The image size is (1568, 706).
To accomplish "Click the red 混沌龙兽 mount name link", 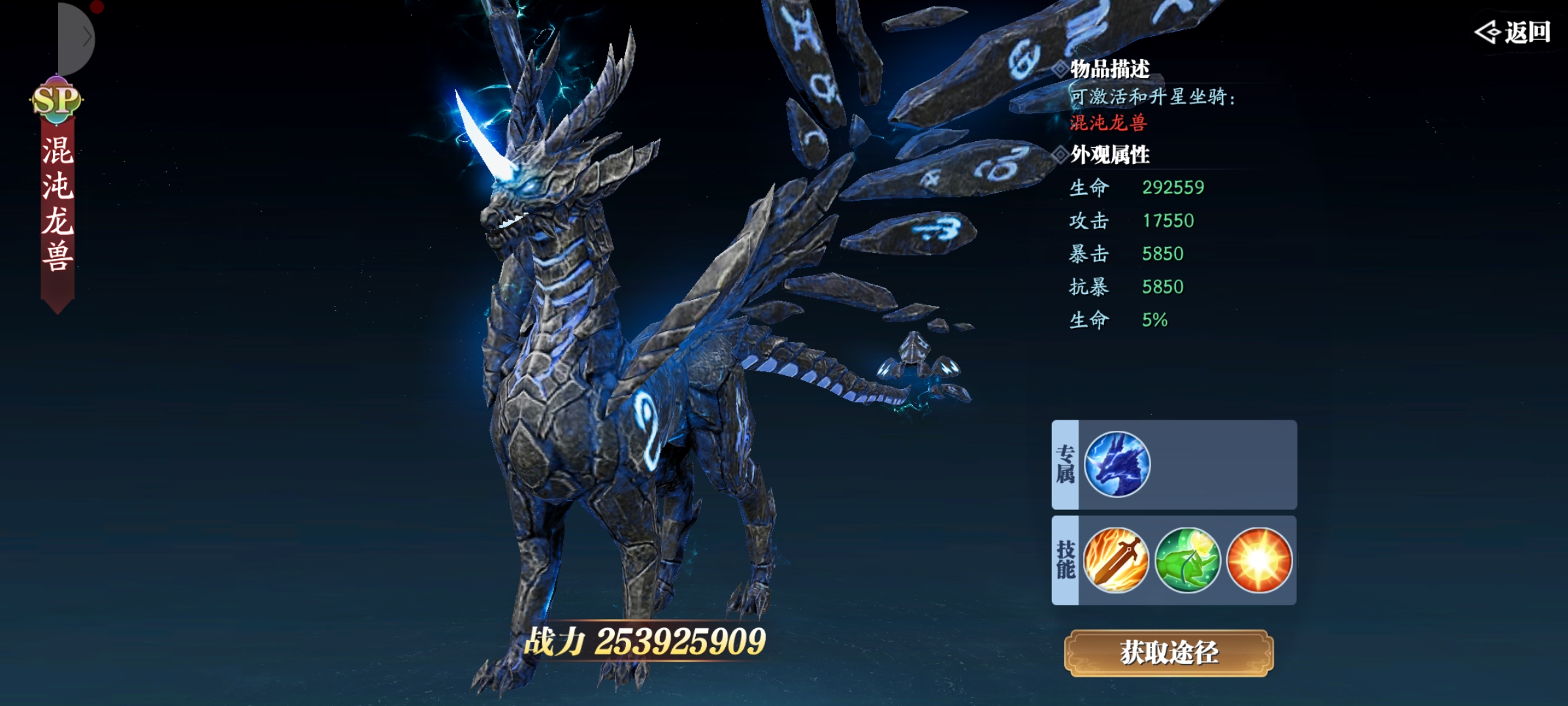I will click(1108, 123).
